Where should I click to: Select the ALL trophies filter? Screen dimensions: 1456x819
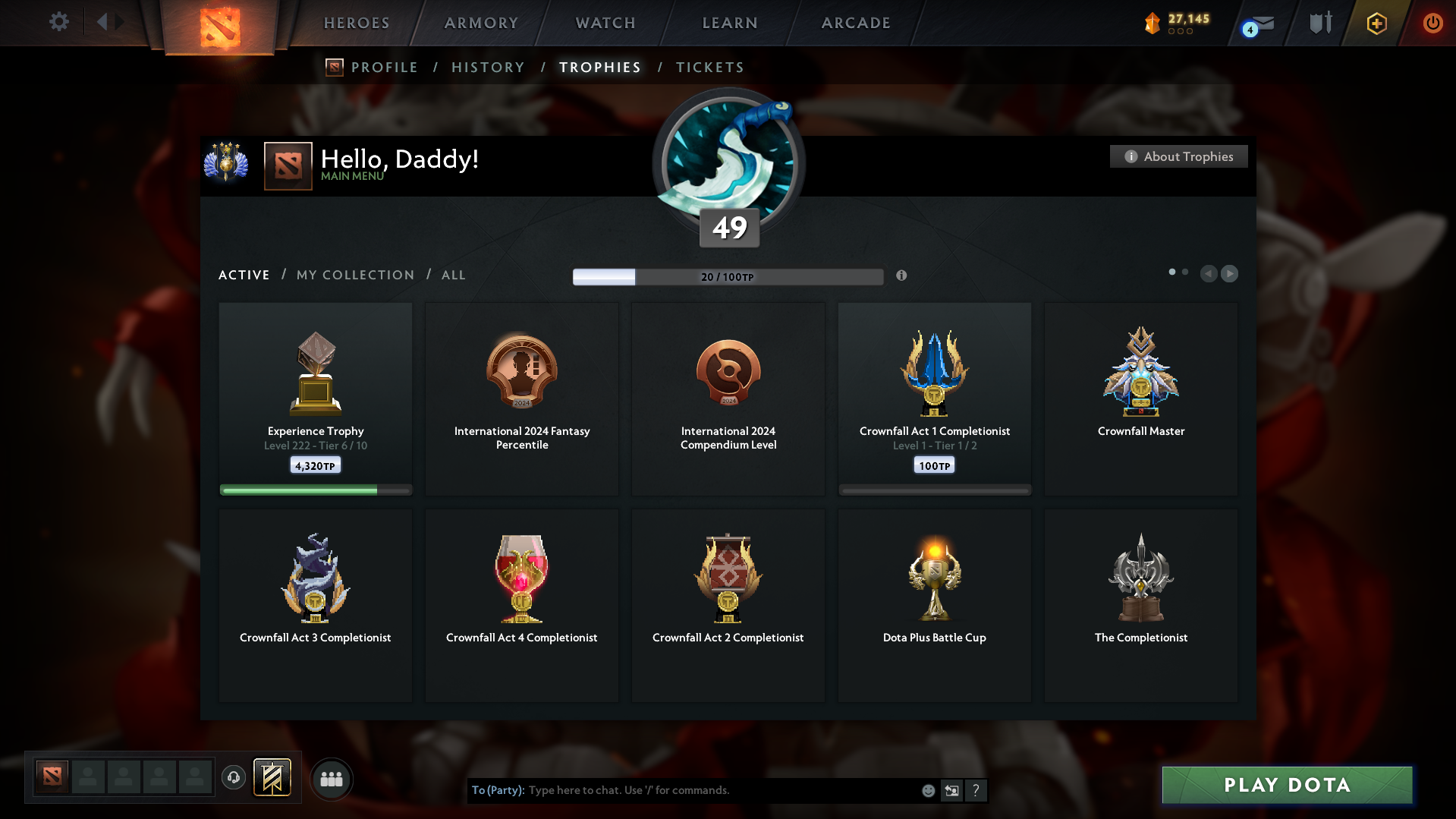pyautogui.click(x=453, y=275)
